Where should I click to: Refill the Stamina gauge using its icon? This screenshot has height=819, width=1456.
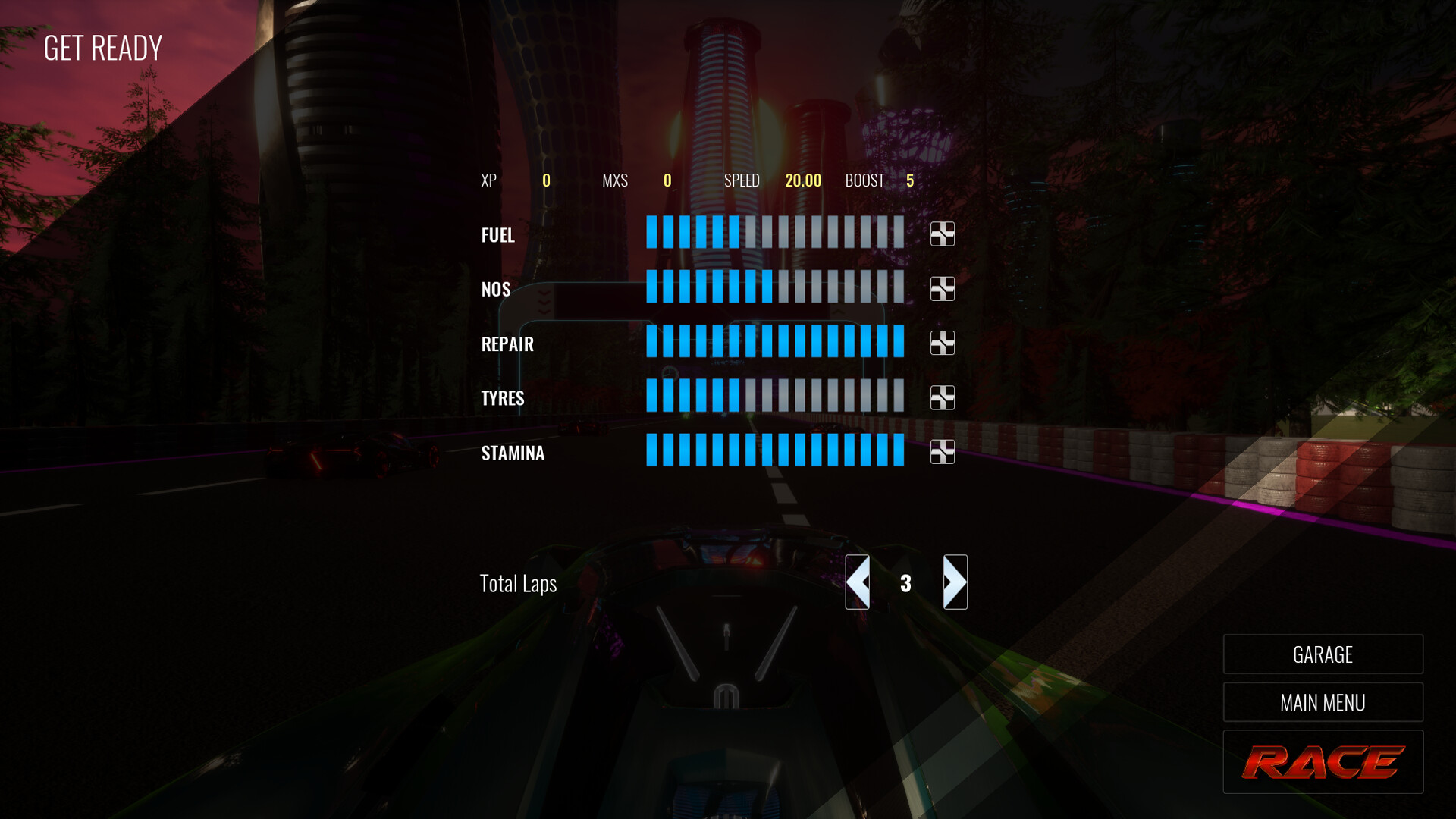coord(943,452)
